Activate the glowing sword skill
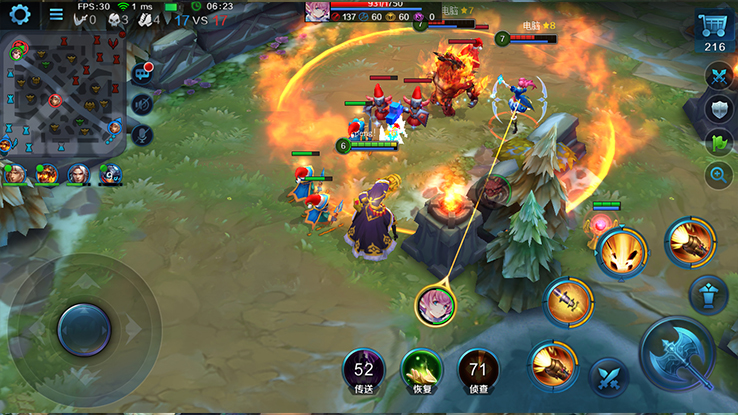The width and height of the screenshot is (738, 415). pyautogui.click(x=567, y=301)
